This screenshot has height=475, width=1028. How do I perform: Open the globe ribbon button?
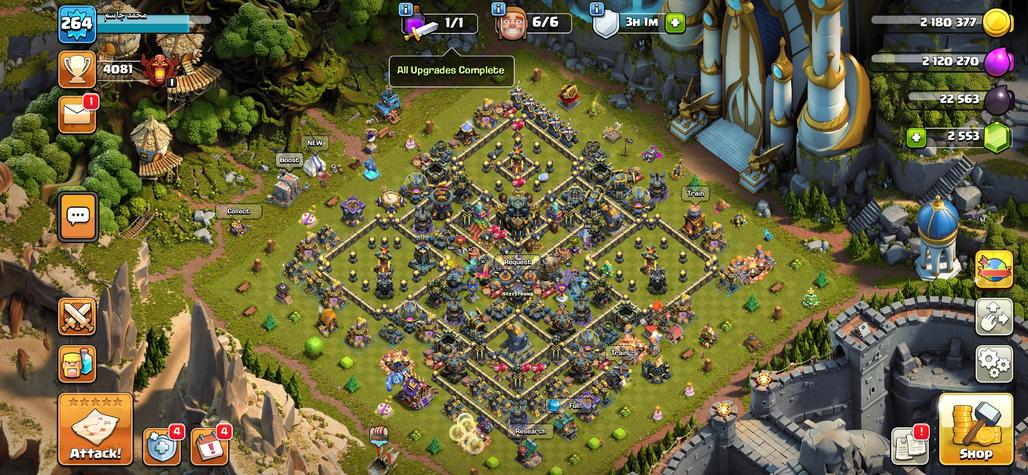(x=993, y=268)
